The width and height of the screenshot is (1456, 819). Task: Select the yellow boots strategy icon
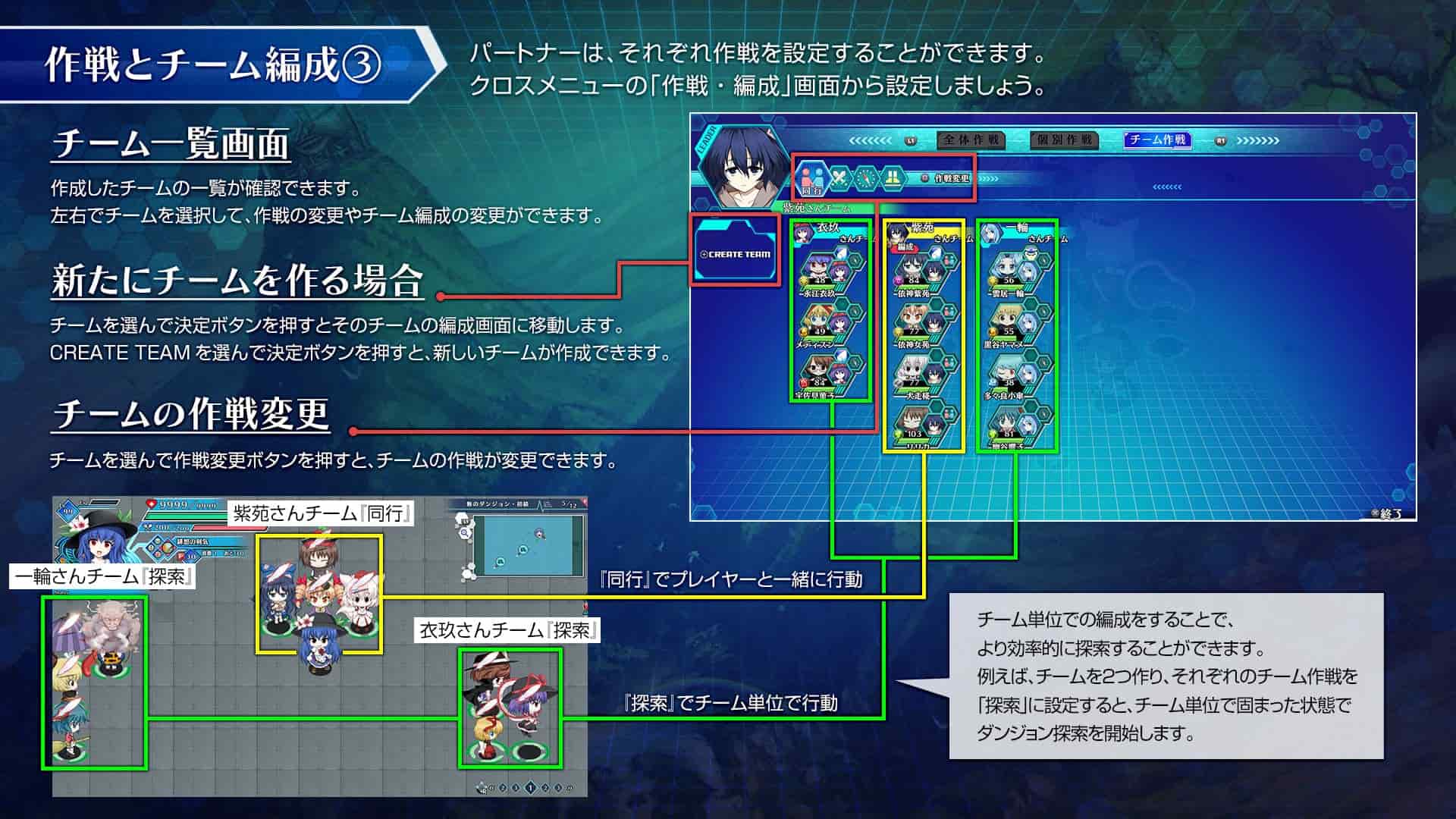point(894,179)
